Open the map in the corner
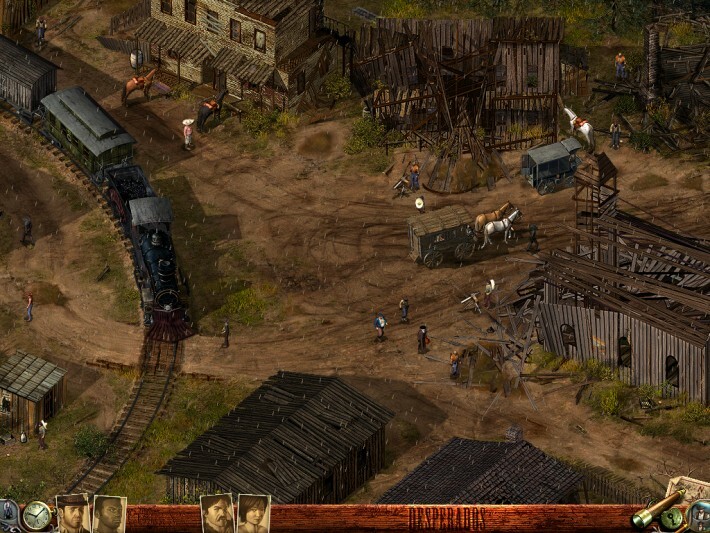710x533 pixels. tap(689, 489)
